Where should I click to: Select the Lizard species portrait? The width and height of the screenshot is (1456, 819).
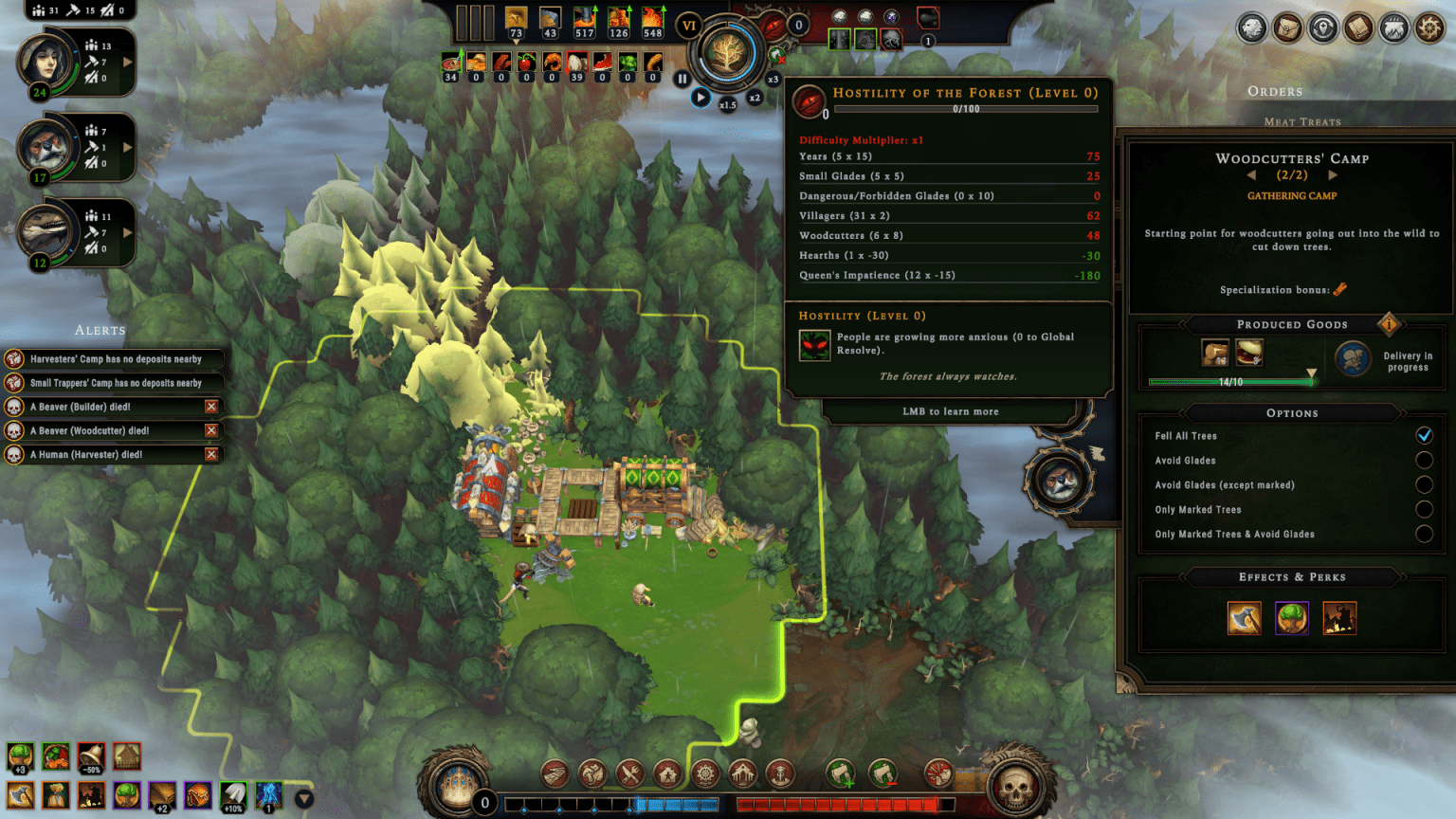click(x=45, y=232)
